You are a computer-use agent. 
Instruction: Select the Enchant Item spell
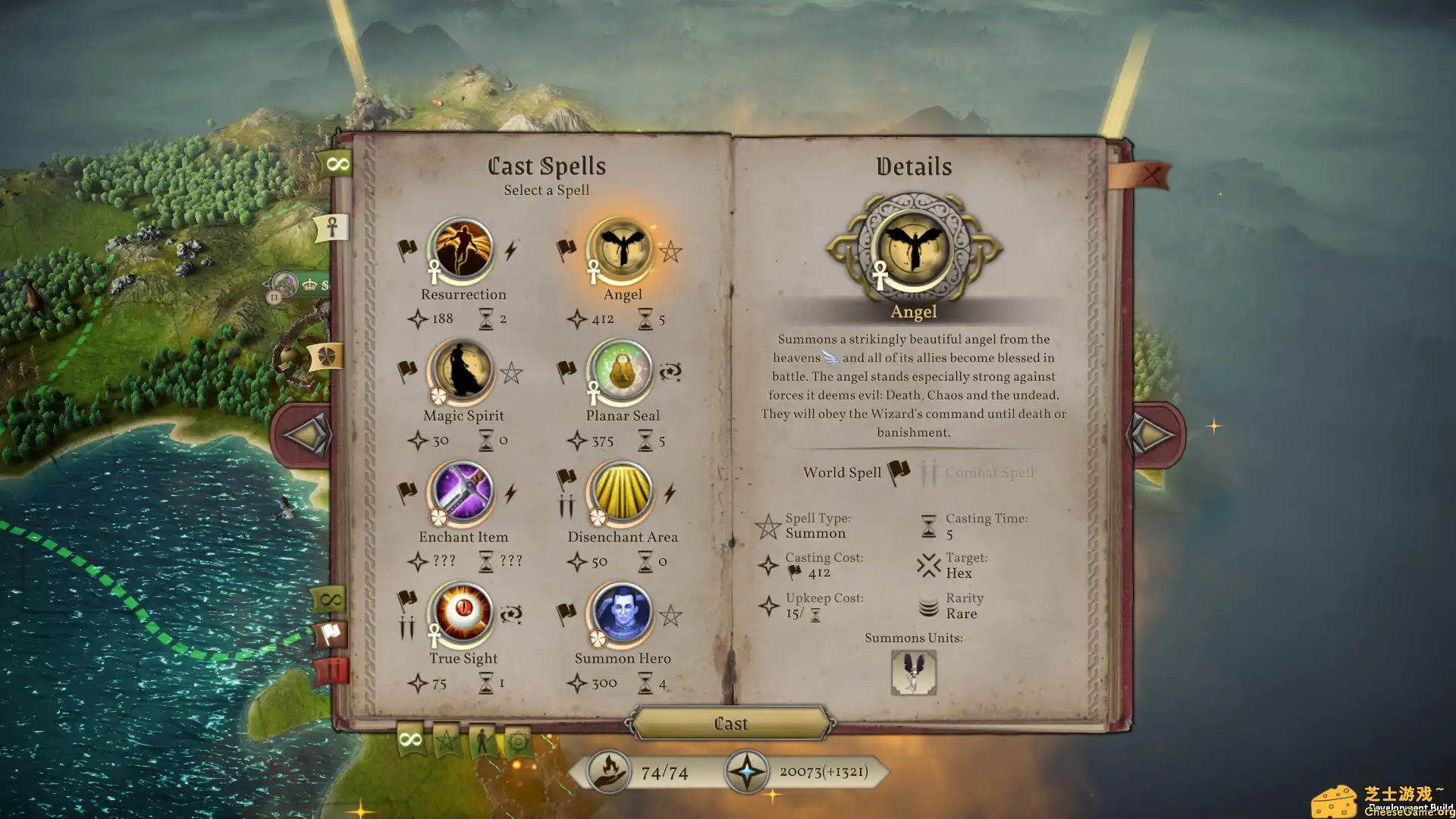[x=462, y=491]
